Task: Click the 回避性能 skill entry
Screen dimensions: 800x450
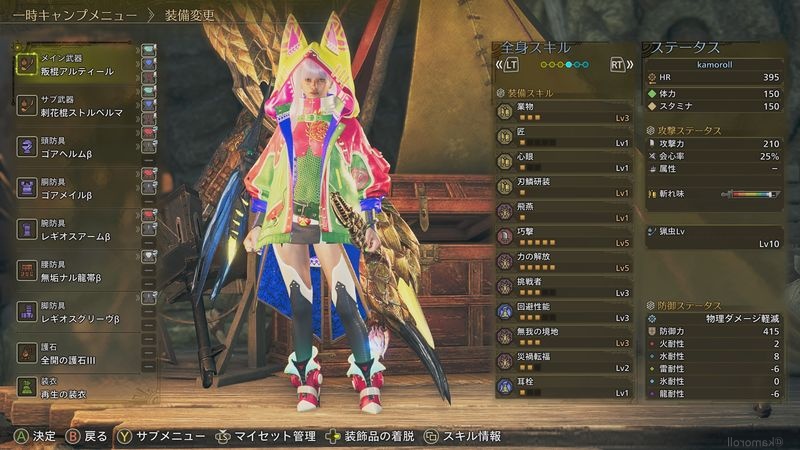Action: [564, 311]
